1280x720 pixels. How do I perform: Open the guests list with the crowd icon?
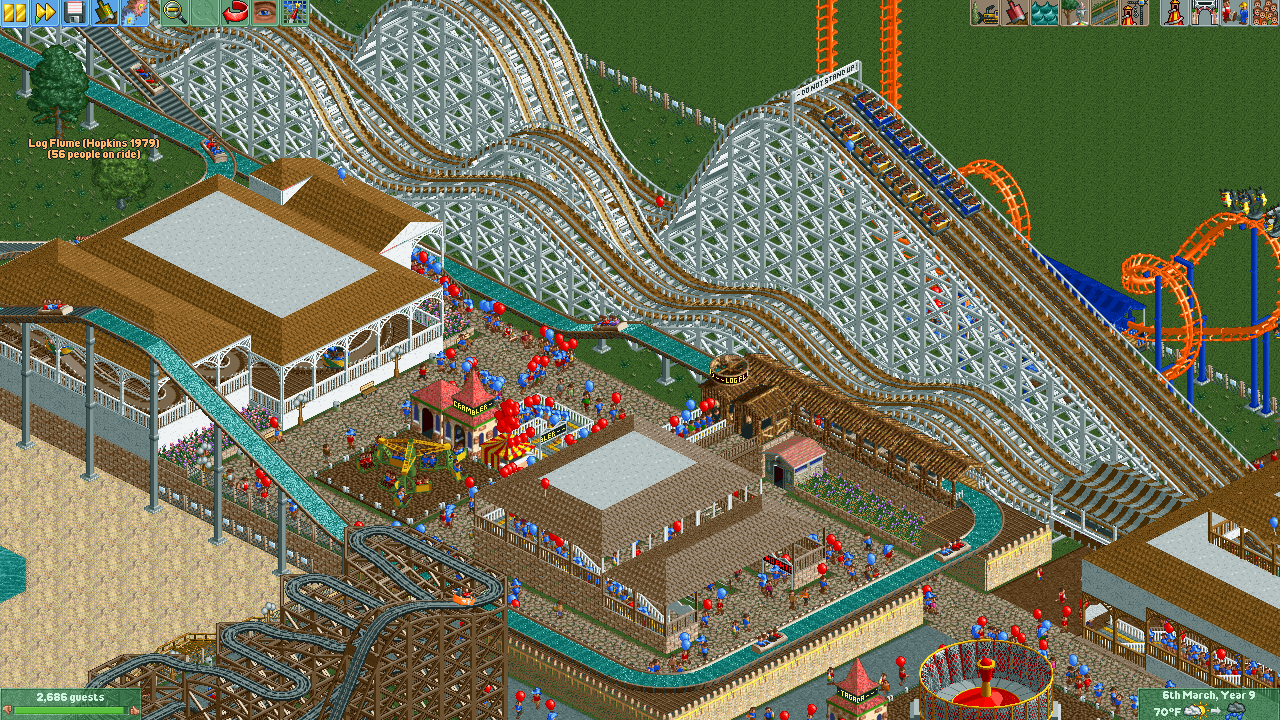tap(1264, 12)
